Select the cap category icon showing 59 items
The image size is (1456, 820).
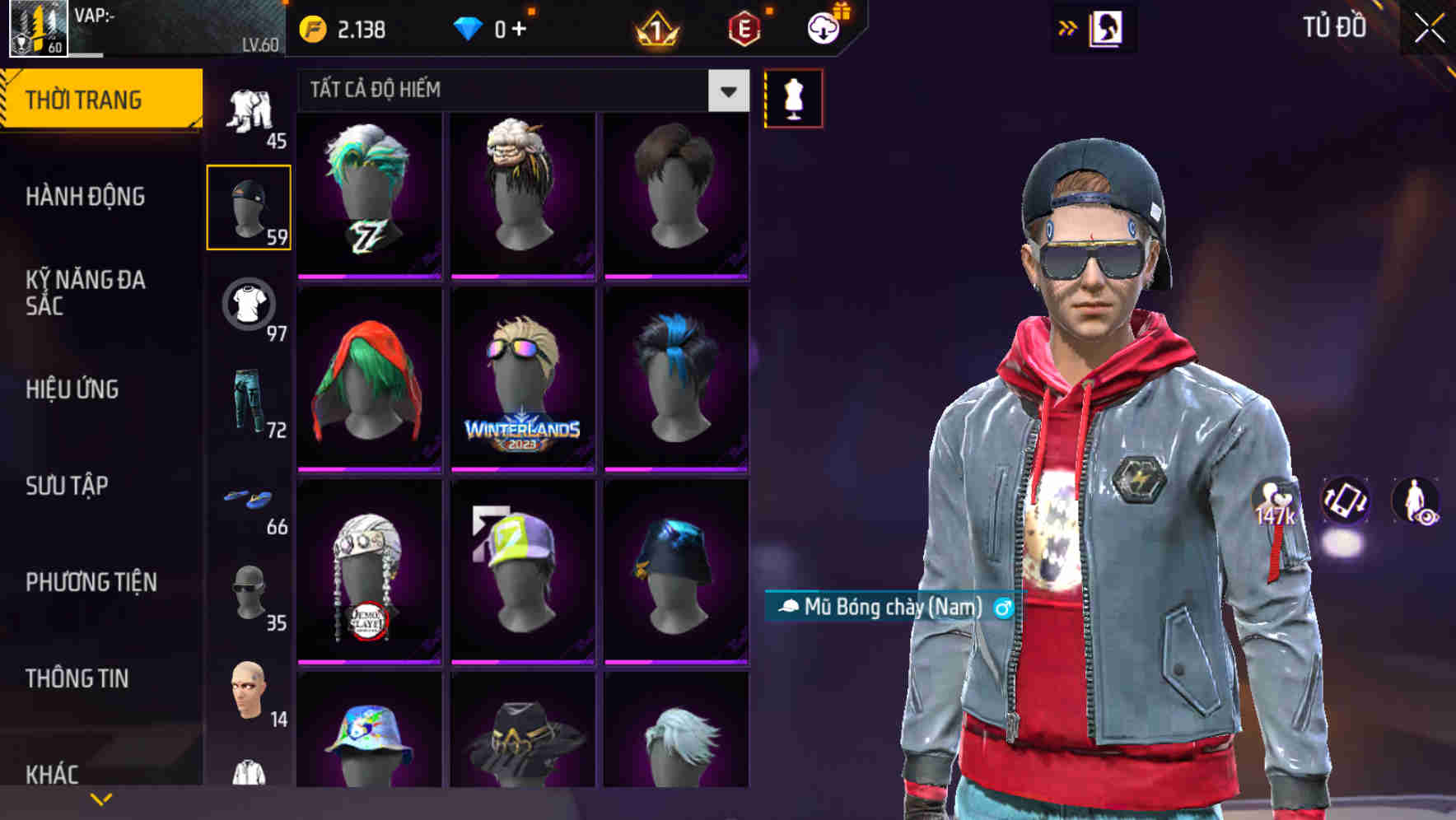click(248, 203)
